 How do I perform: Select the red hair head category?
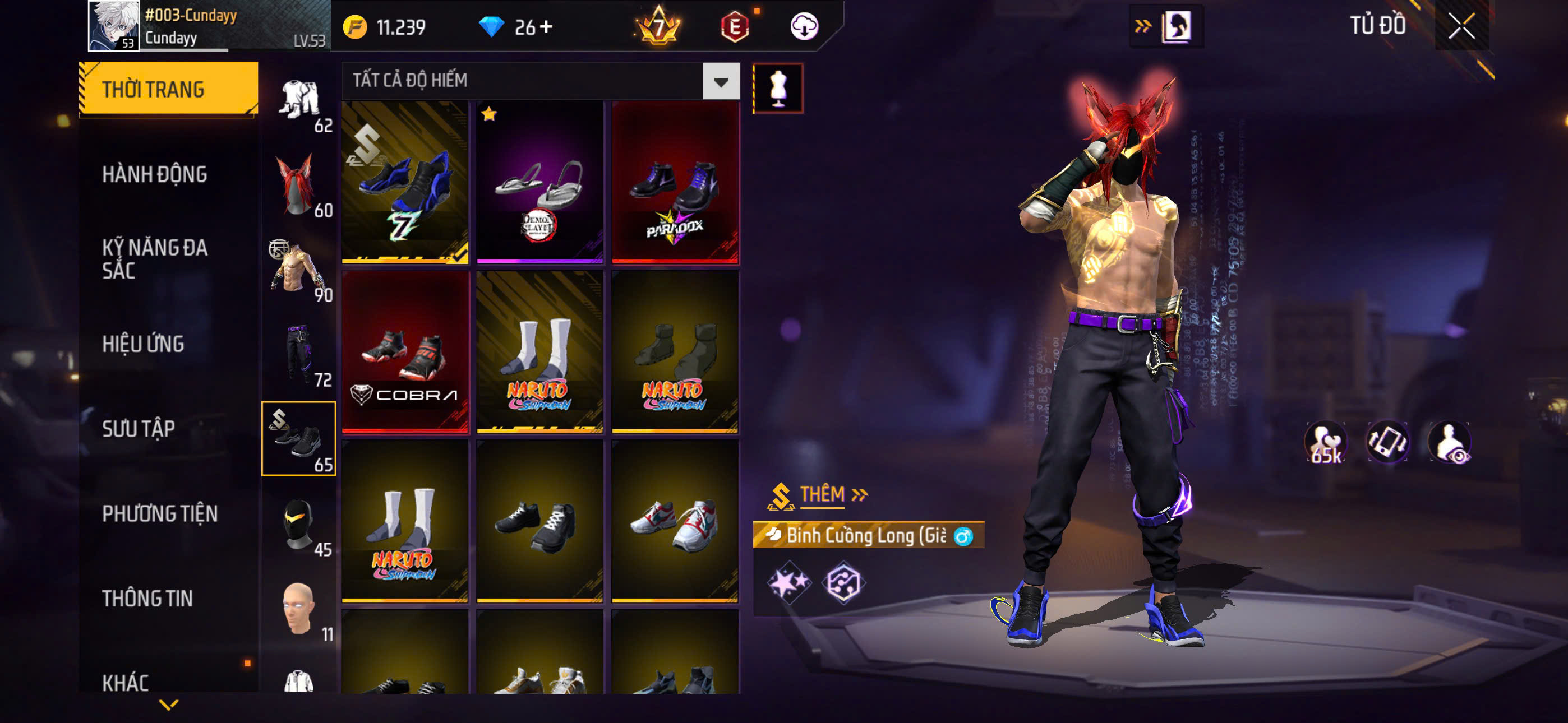click(299, 186)
